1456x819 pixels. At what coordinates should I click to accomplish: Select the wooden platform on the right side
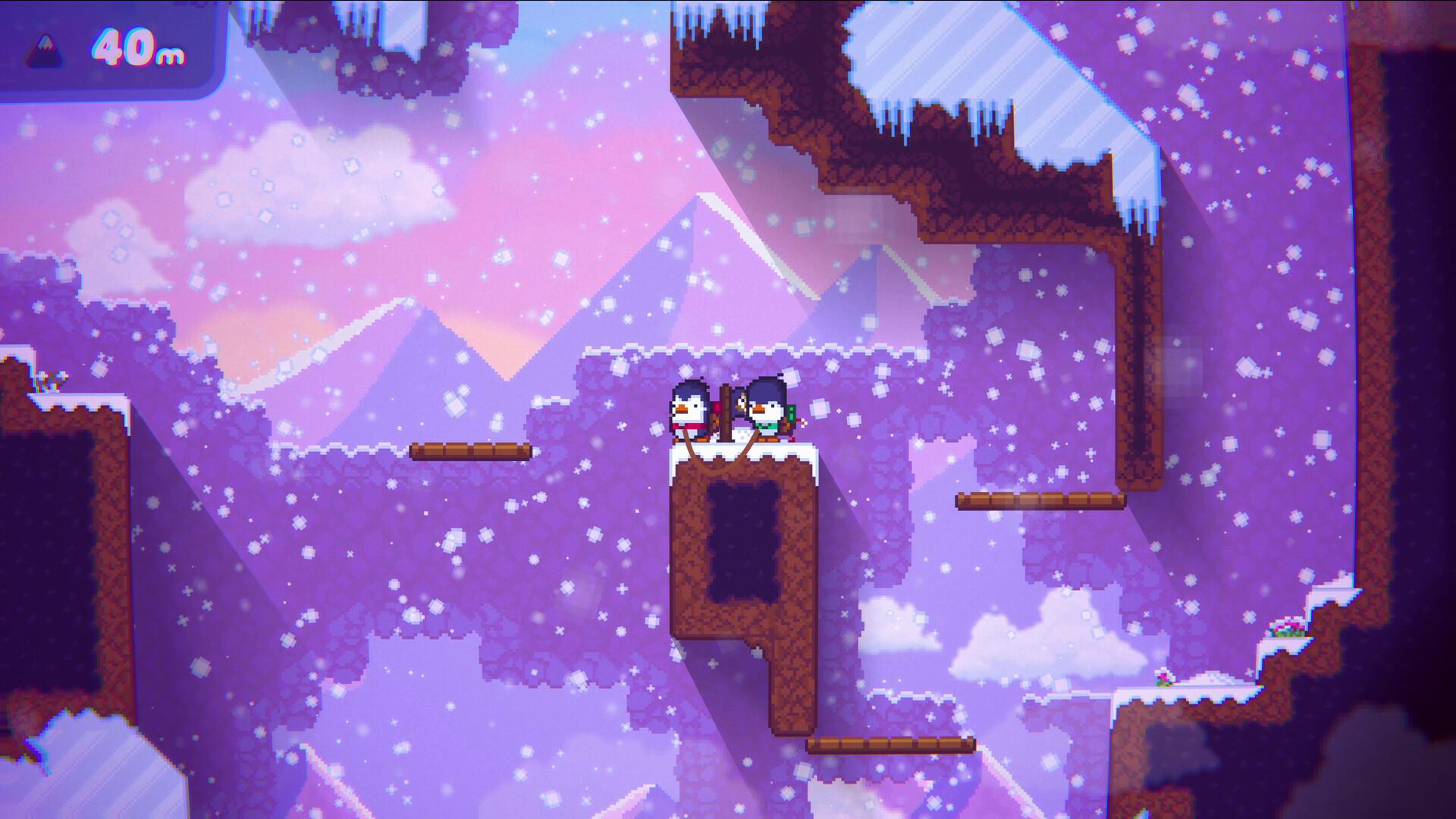1039,500
